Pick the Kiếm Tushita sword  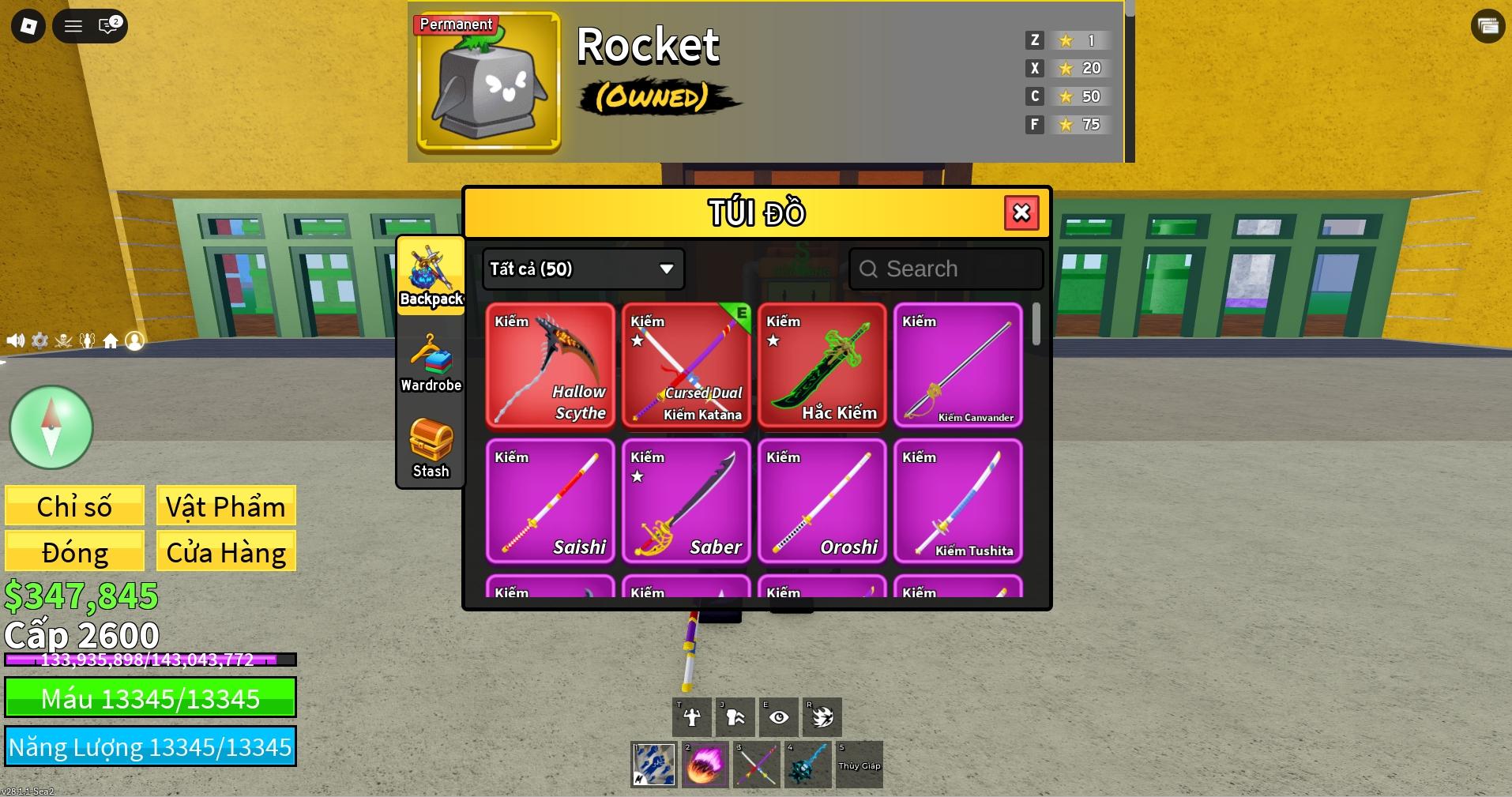[x=957, y=501]
